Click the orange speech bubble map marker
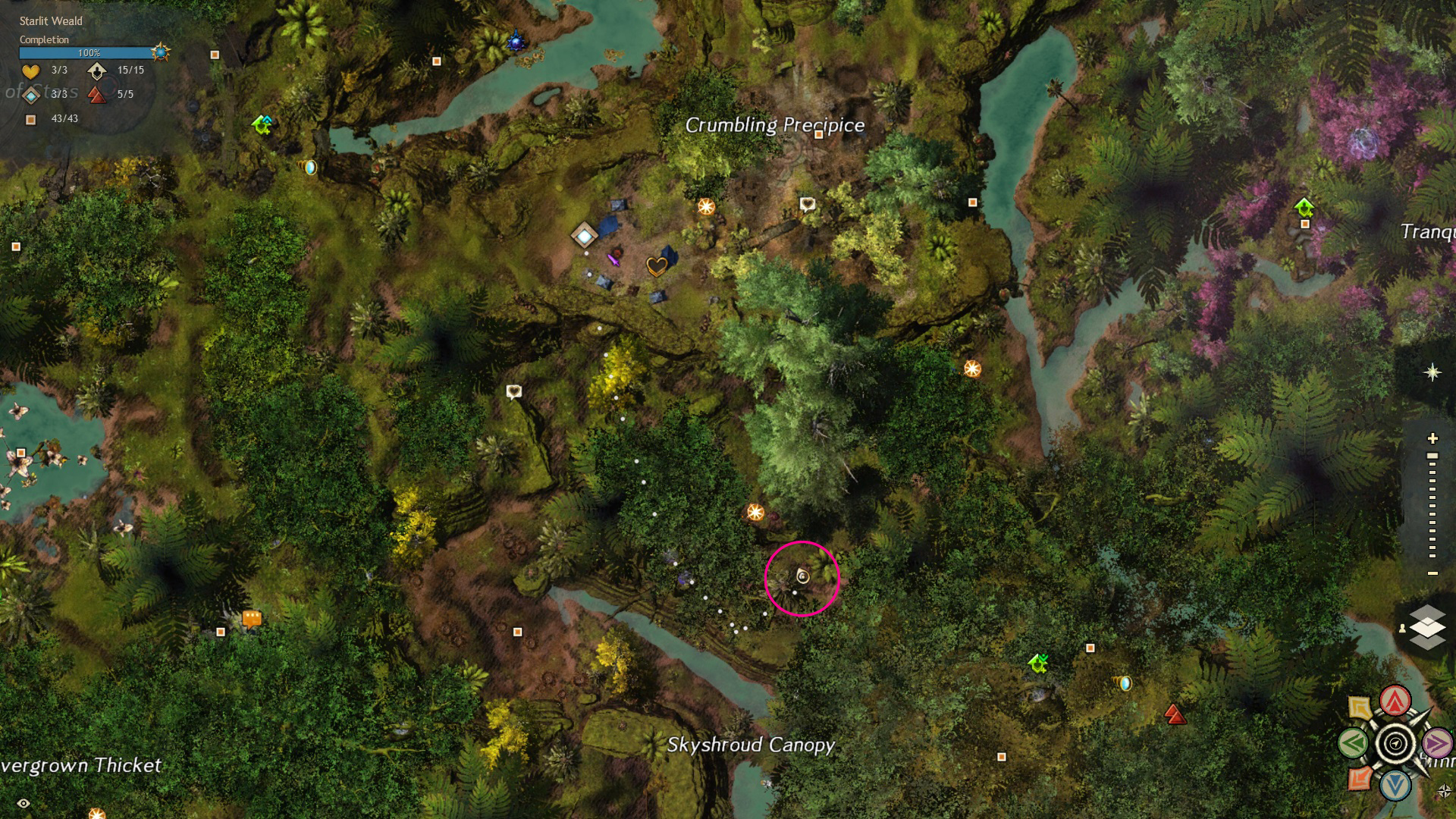Image resolution: width=1456 pixels, height=819 pixels. point(252,619)
